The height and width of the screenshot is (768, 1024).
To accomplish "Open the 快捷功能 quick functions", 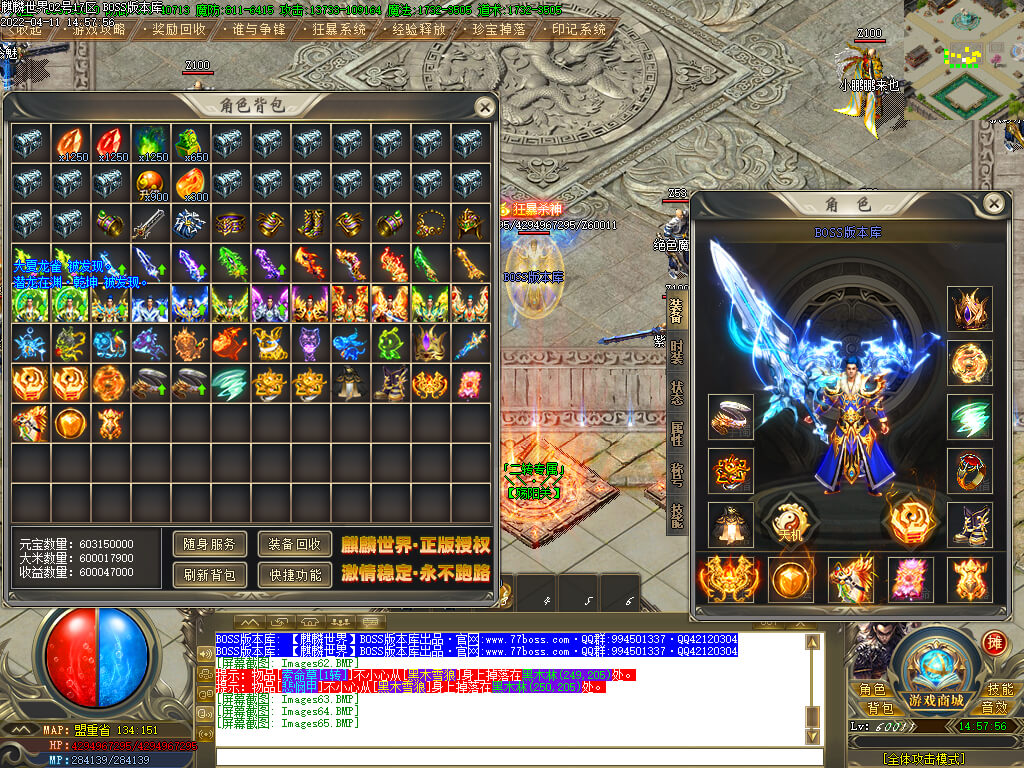I will click(x=295, y=575).
